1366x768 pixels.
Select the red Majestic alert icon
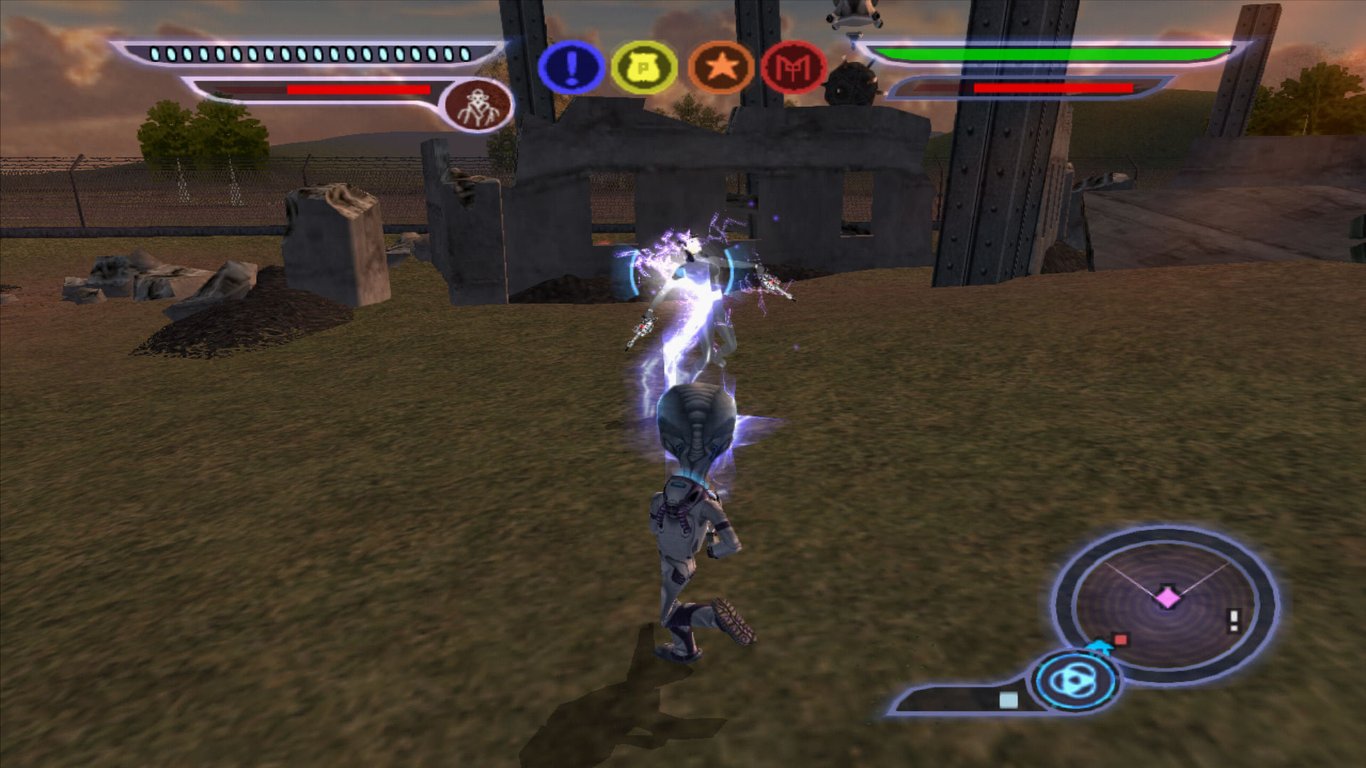(791, 66)
